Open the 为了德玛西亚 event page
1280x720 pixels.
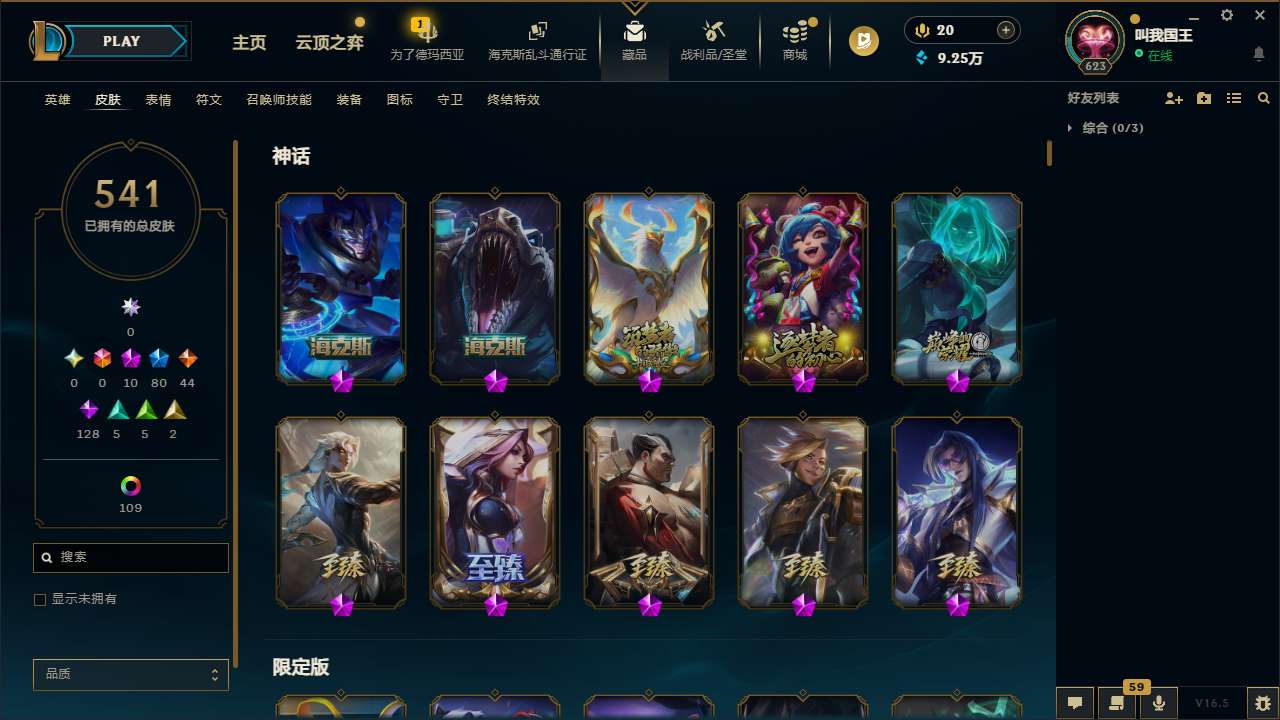coord(427,43)
